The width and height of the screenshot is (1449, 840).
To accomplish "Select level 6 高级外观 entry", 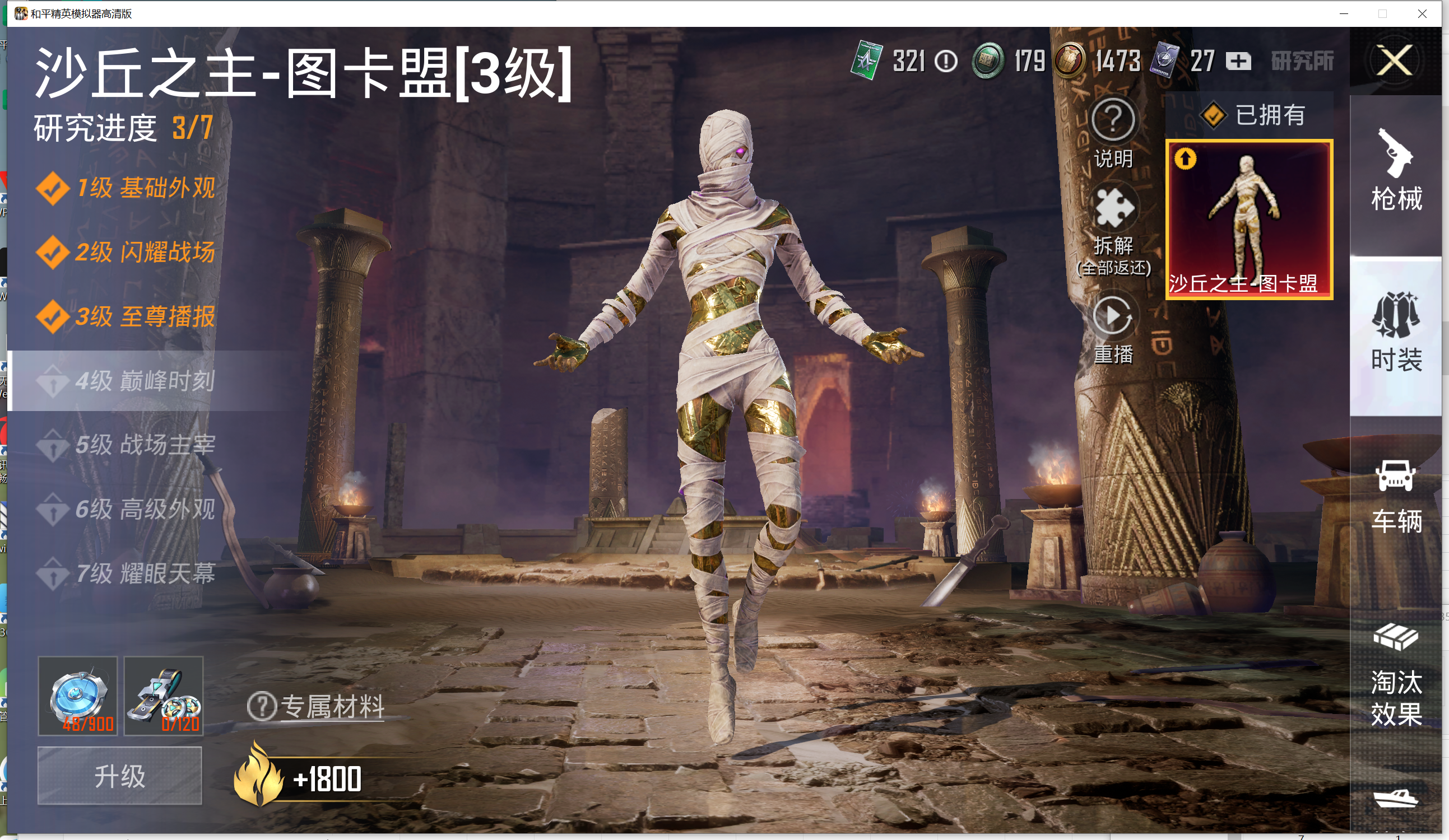I will (x=127, y=510).
